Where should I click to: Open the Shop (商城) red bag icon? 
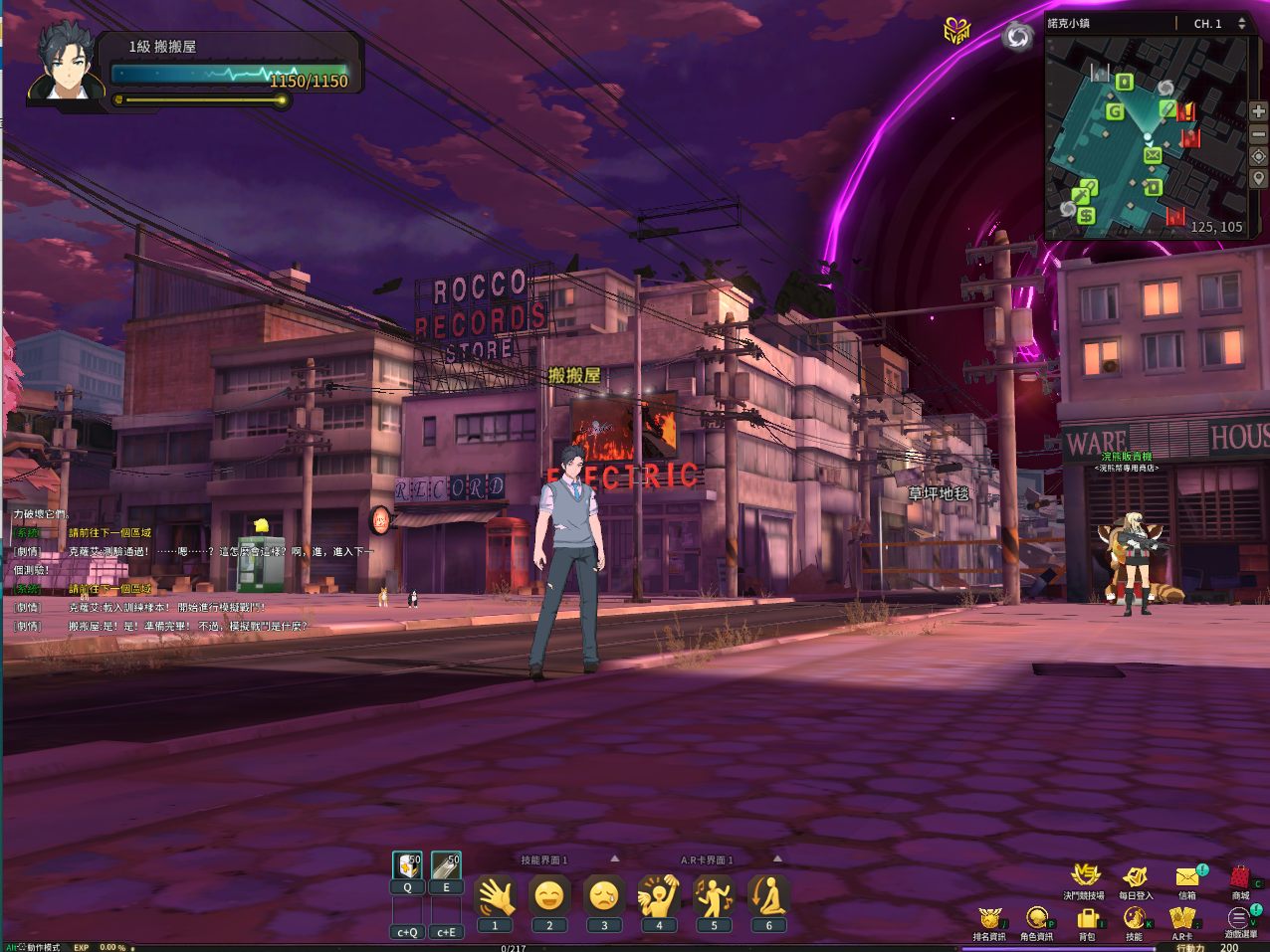click(x=1239, y=876)
